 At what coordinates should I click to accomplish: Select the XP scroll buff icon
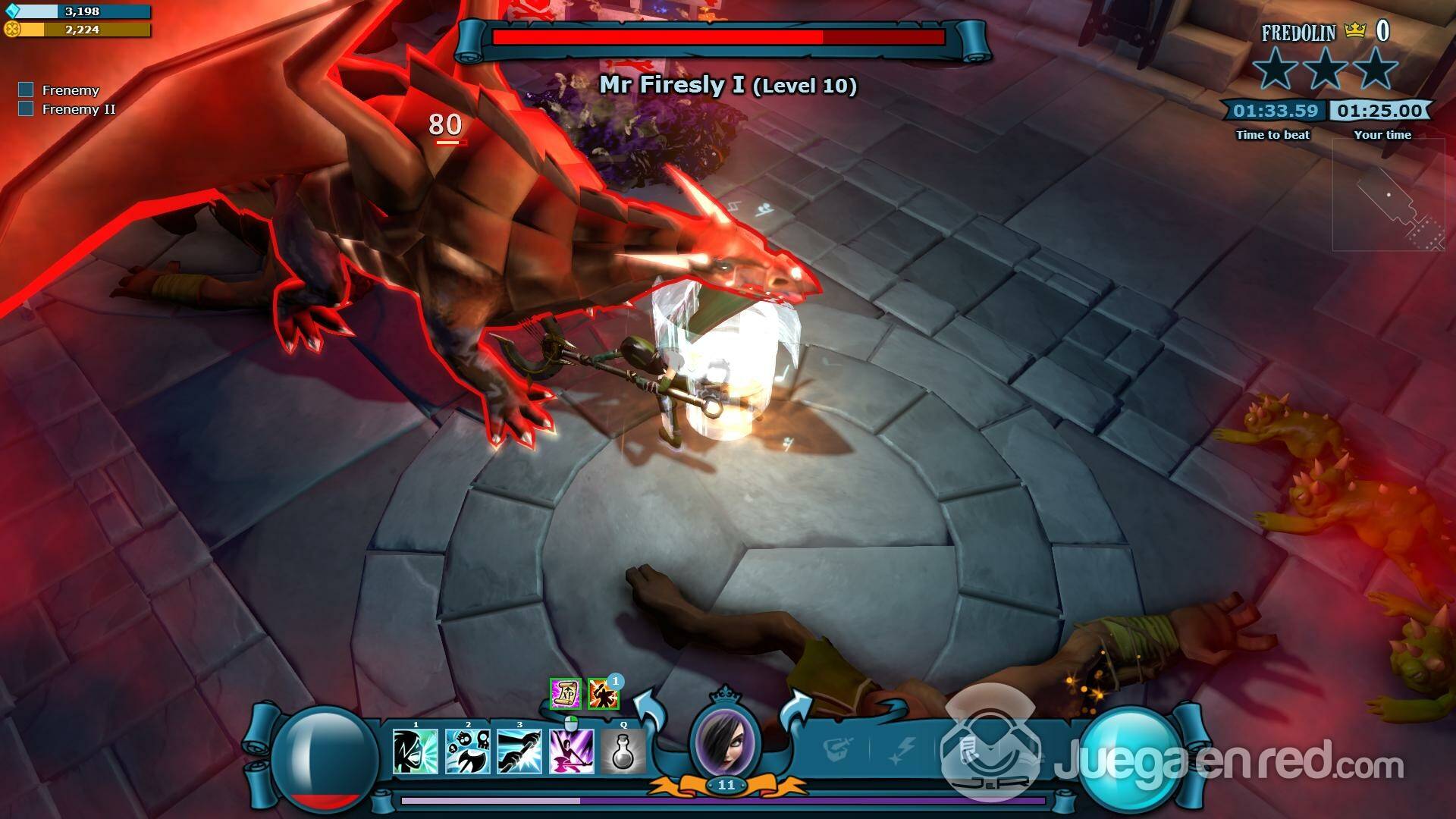click(x=565, y=693)
